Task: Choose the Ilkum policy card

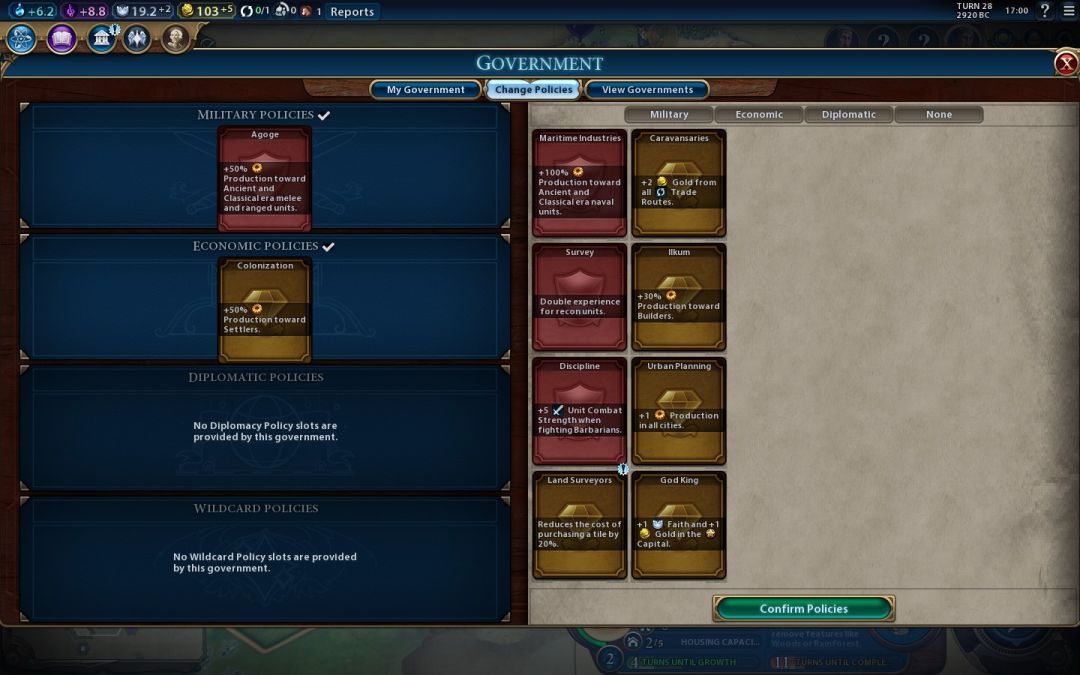Action: pos(679,297)
